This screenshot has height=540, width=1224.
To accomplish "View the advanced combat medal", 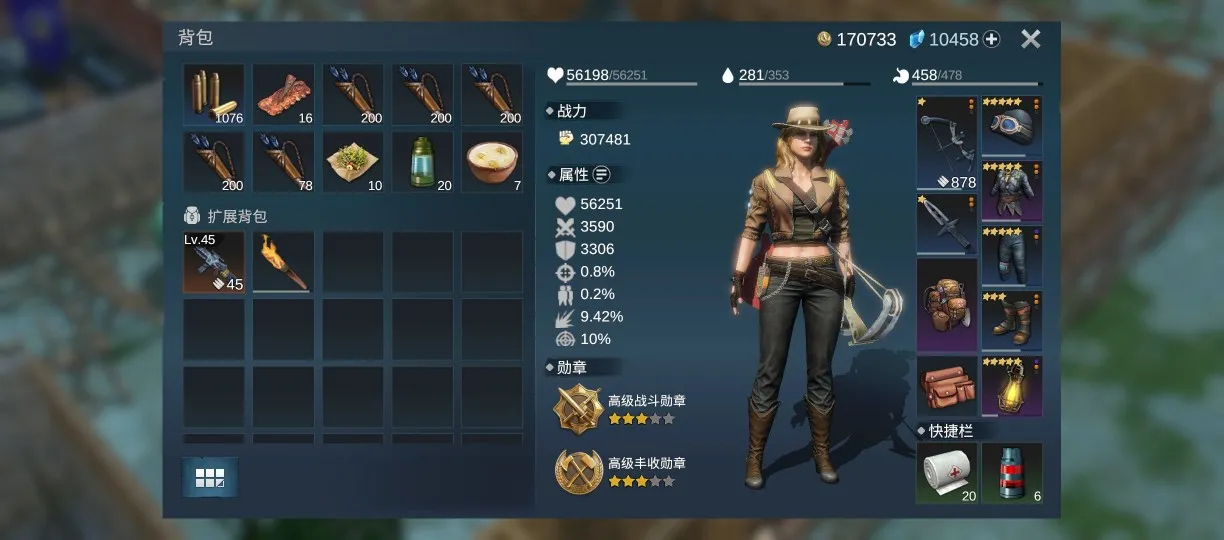I will [x=579, y=409].
